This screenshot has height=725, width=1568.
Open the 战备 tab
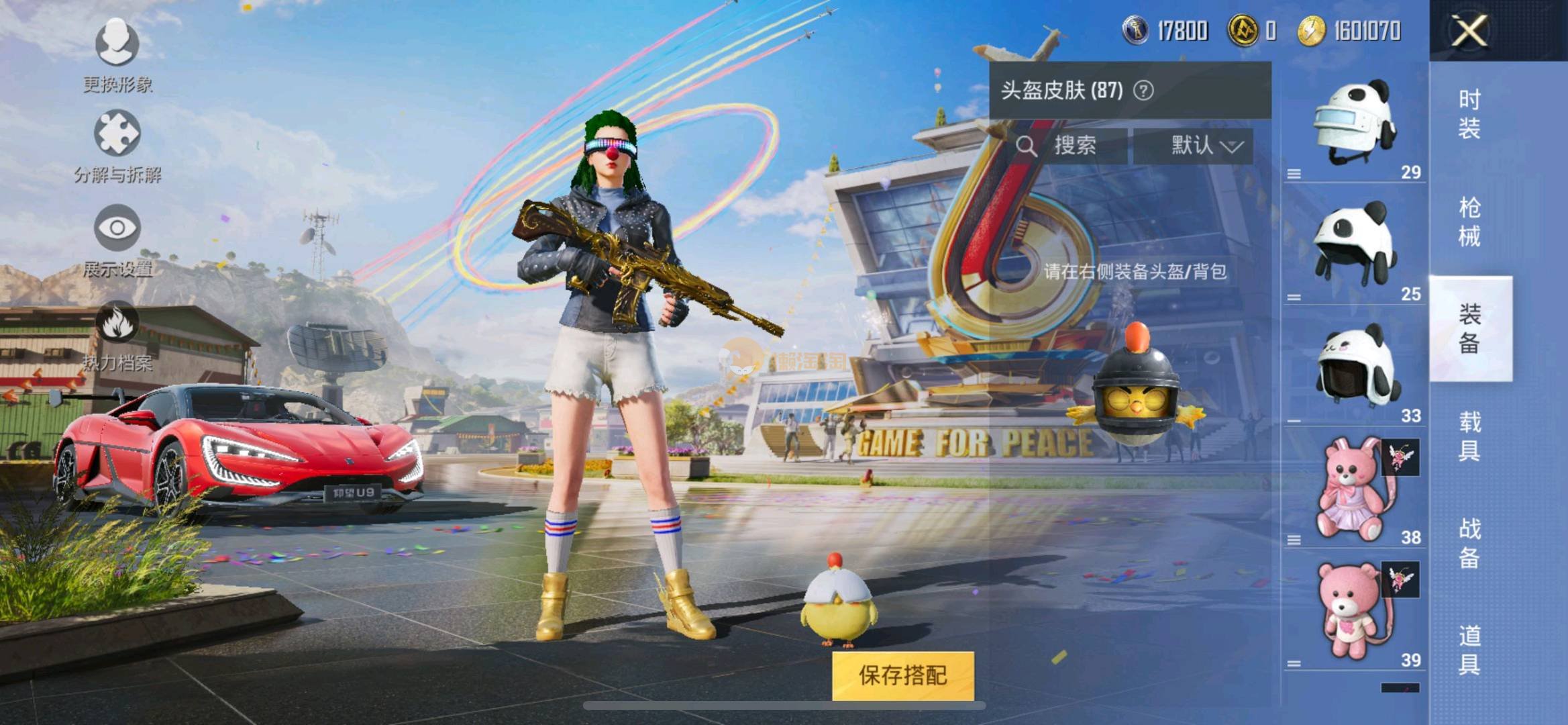(1469, 544)
